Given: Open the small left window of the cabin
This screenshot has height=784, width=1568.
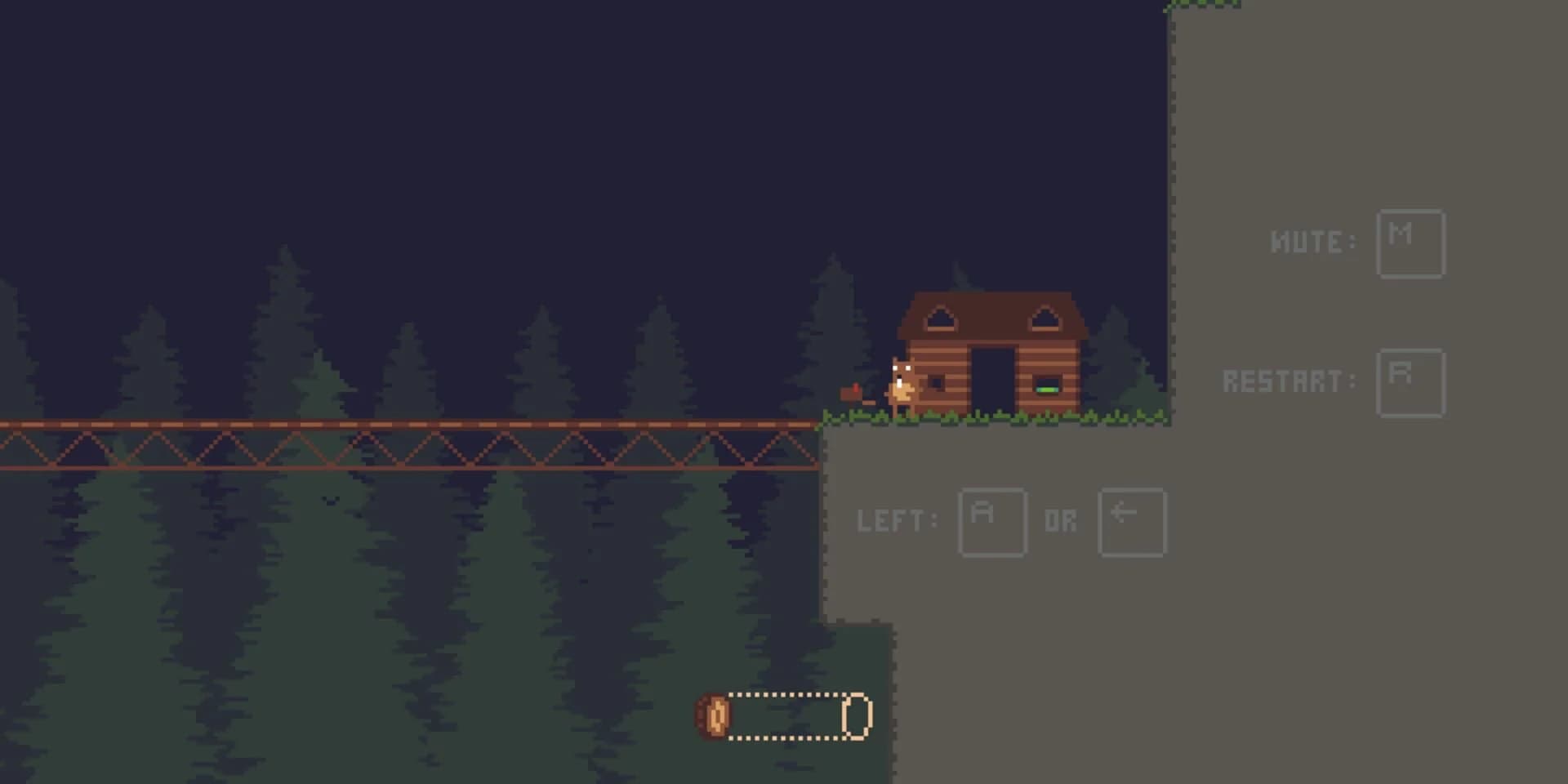Looking at the screenshot, I should click(936, 385).
